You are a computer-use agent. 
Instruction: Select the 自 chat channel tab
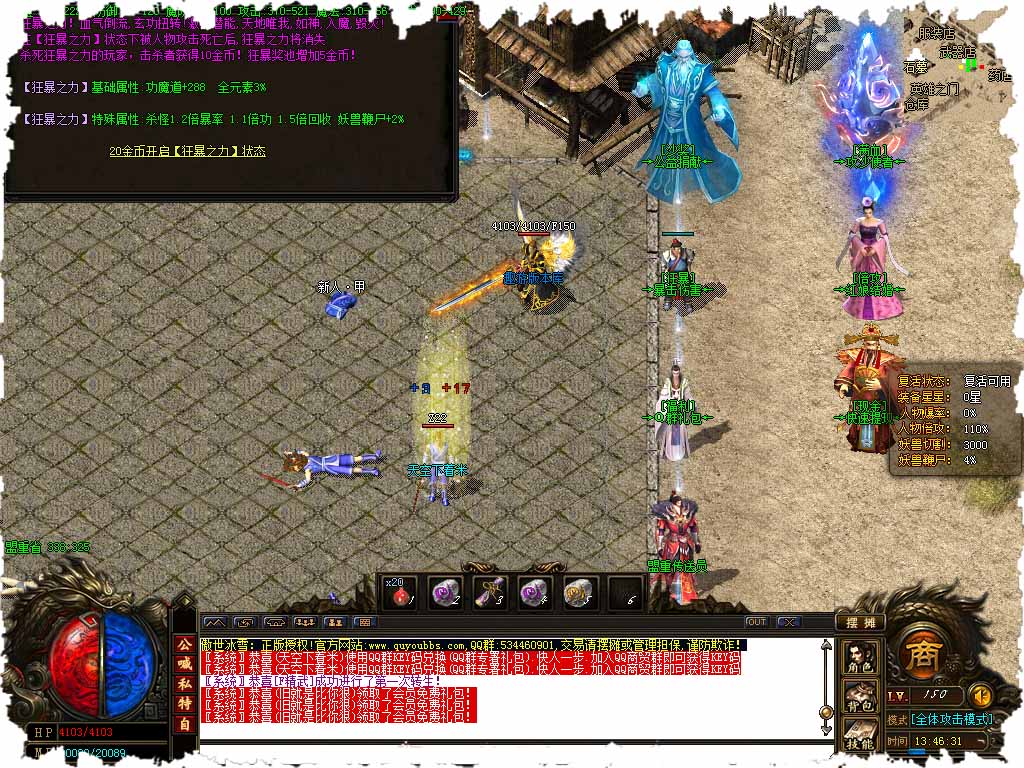pos(184,725)
